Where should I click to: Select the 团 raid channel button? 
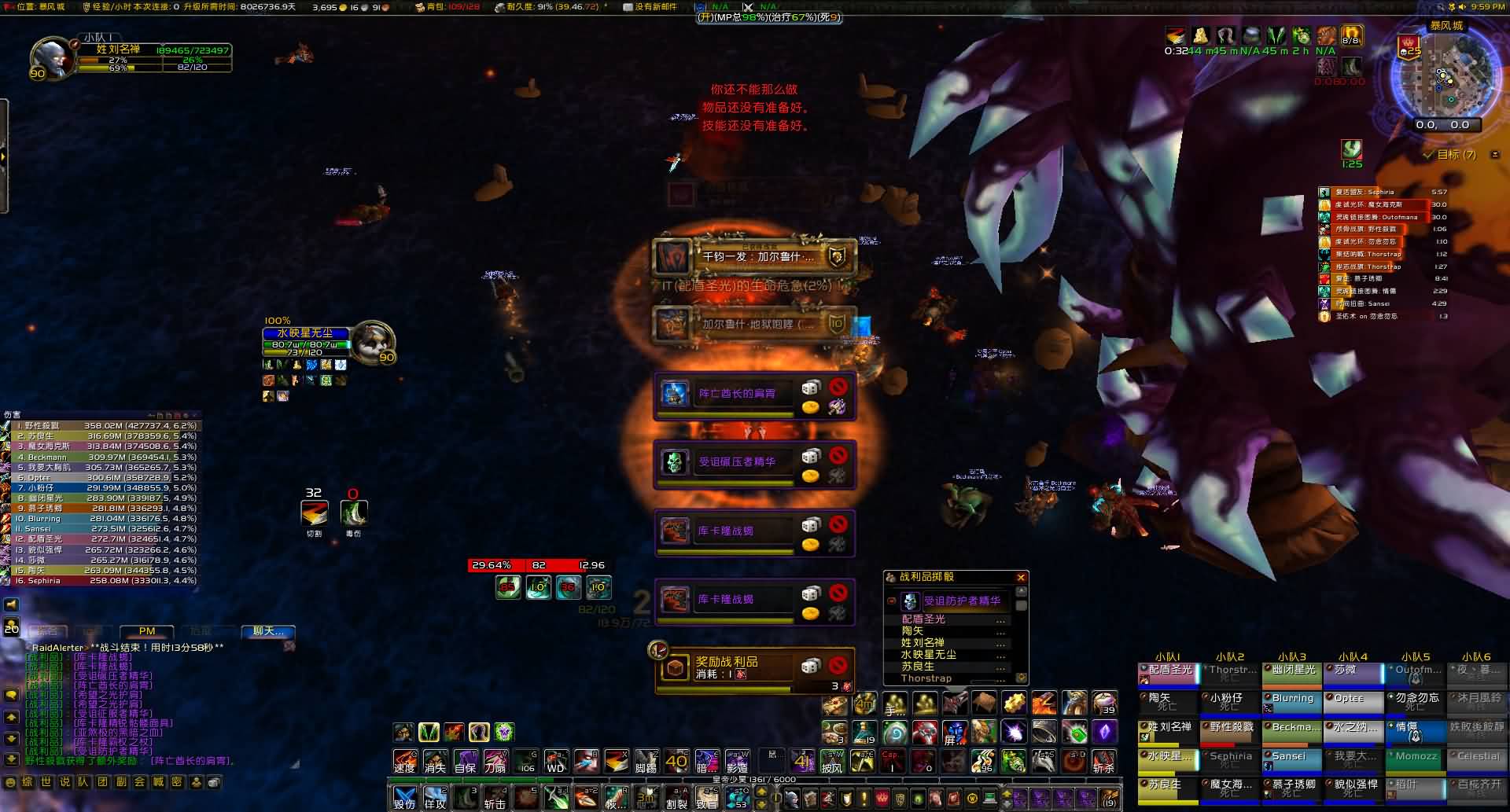102,782
